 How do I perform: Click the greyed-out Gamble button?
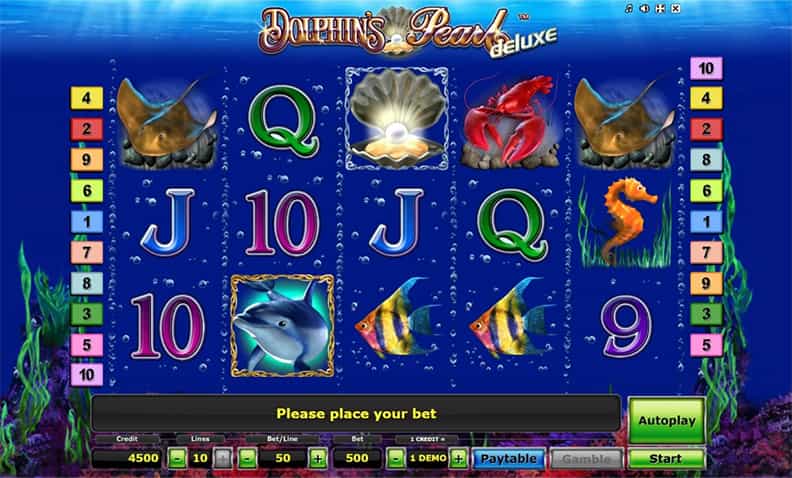pyautogui.click(x=586, y=459)
